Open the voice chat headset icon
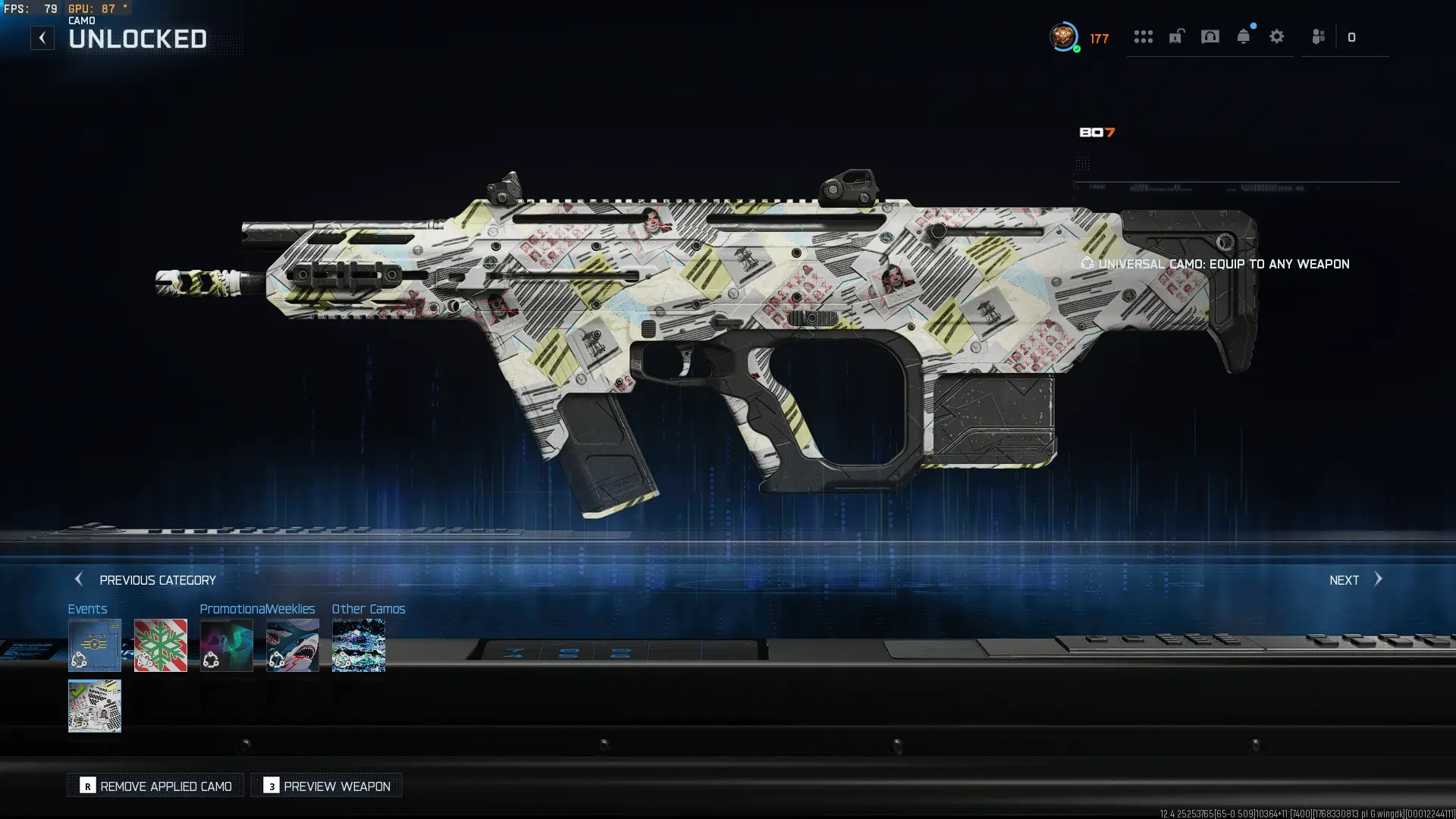The width and height of the screenshot is (1456, 819). tap(1210, 36)
